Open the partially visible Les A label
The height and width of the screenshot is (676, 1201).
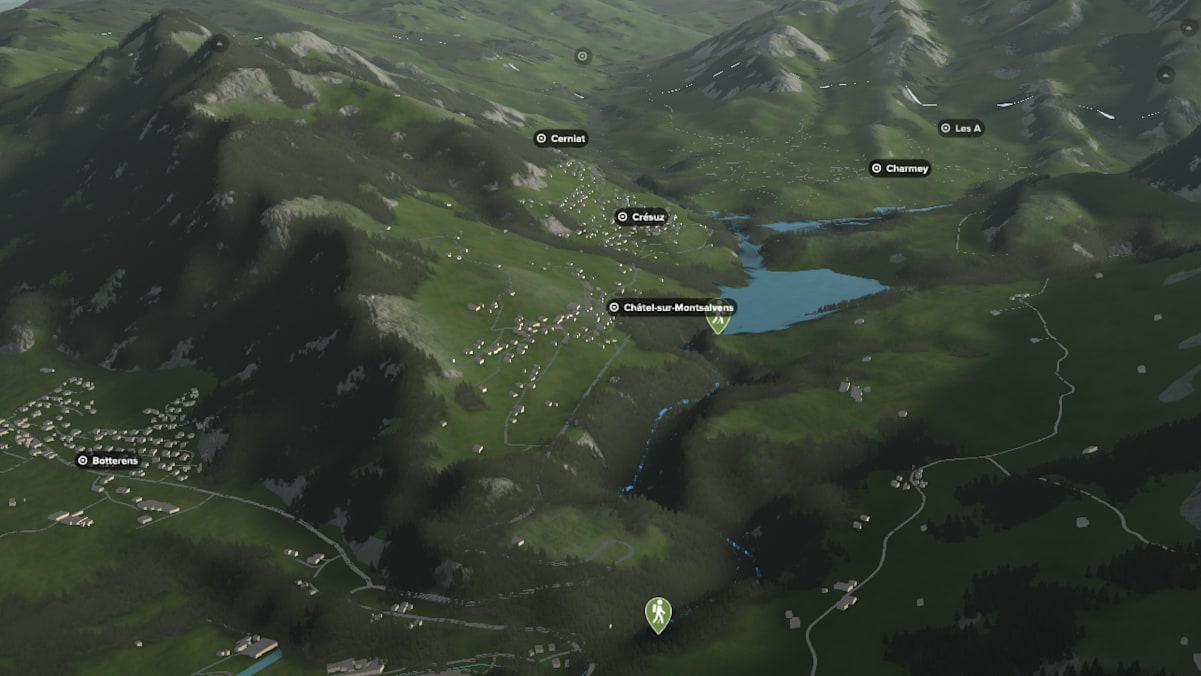961,128
